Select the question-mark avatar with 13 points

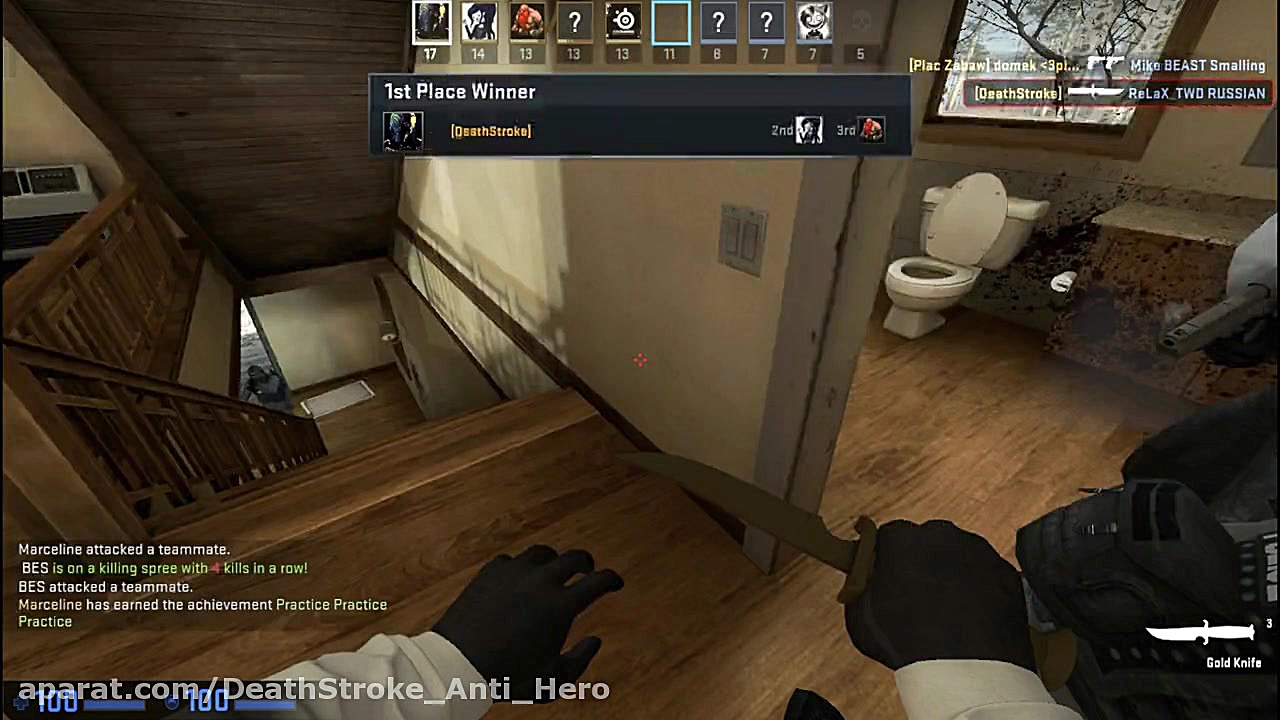(x=573, y=21)
